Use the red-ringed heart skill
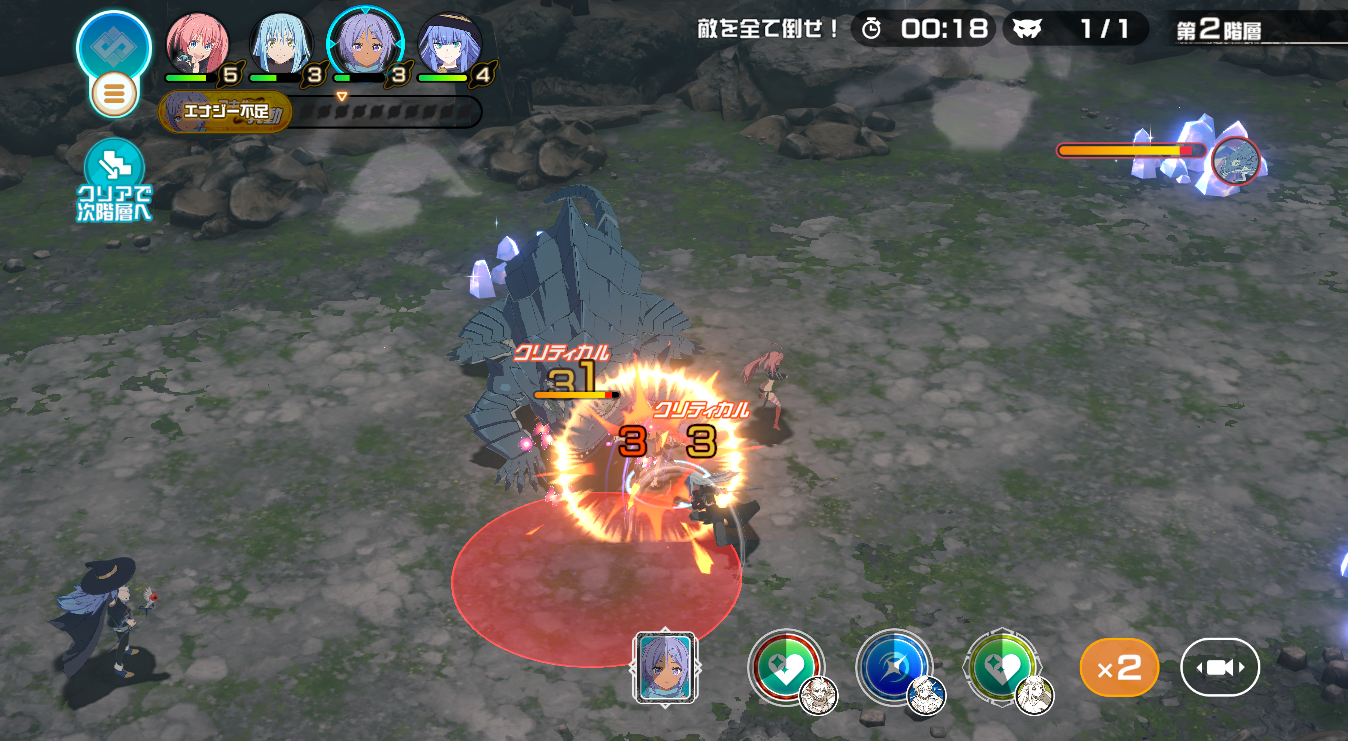Viewport: 1348px width, 741px height. click(x=786, y=667)
